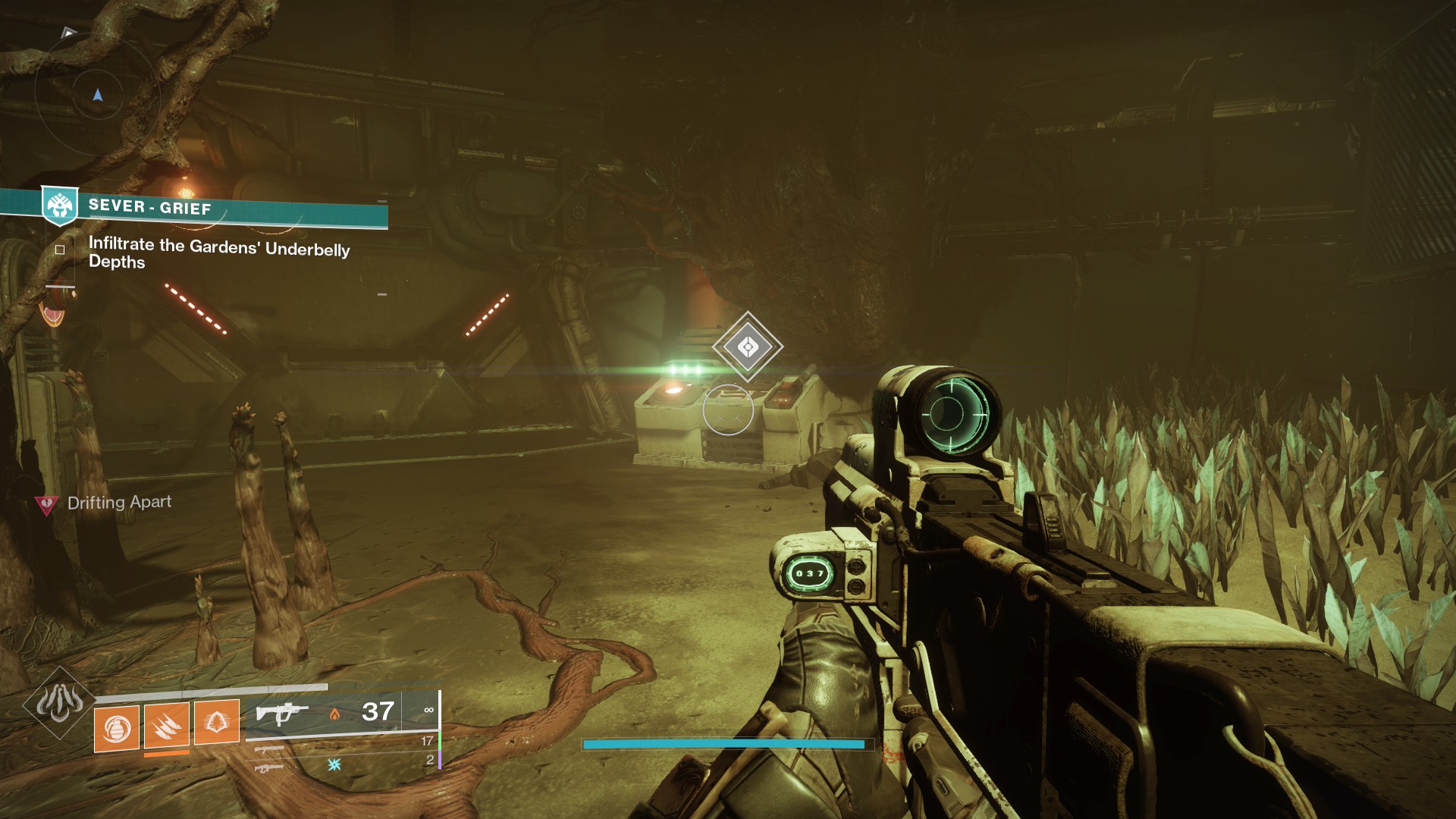The height and width of the screenshot is (819, 1456).
Task: Click the radar in the top-left corner
Action: coord(96,93)
